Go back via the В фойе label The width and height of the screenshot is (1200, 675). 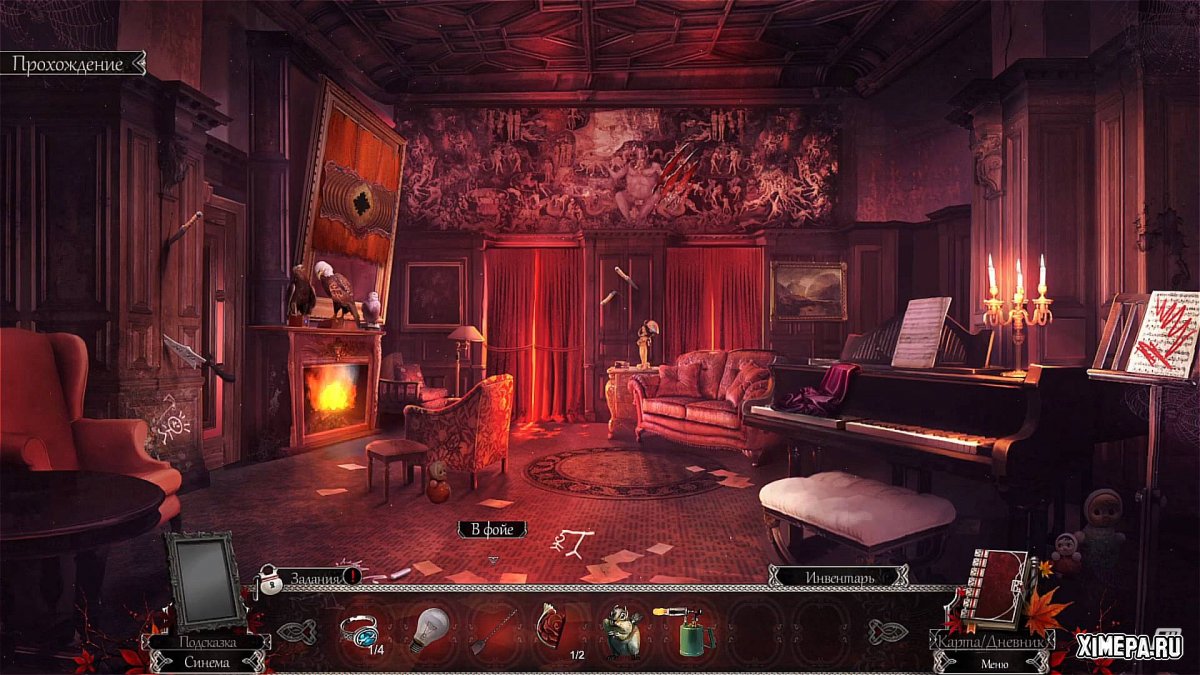tap(492, 529)
